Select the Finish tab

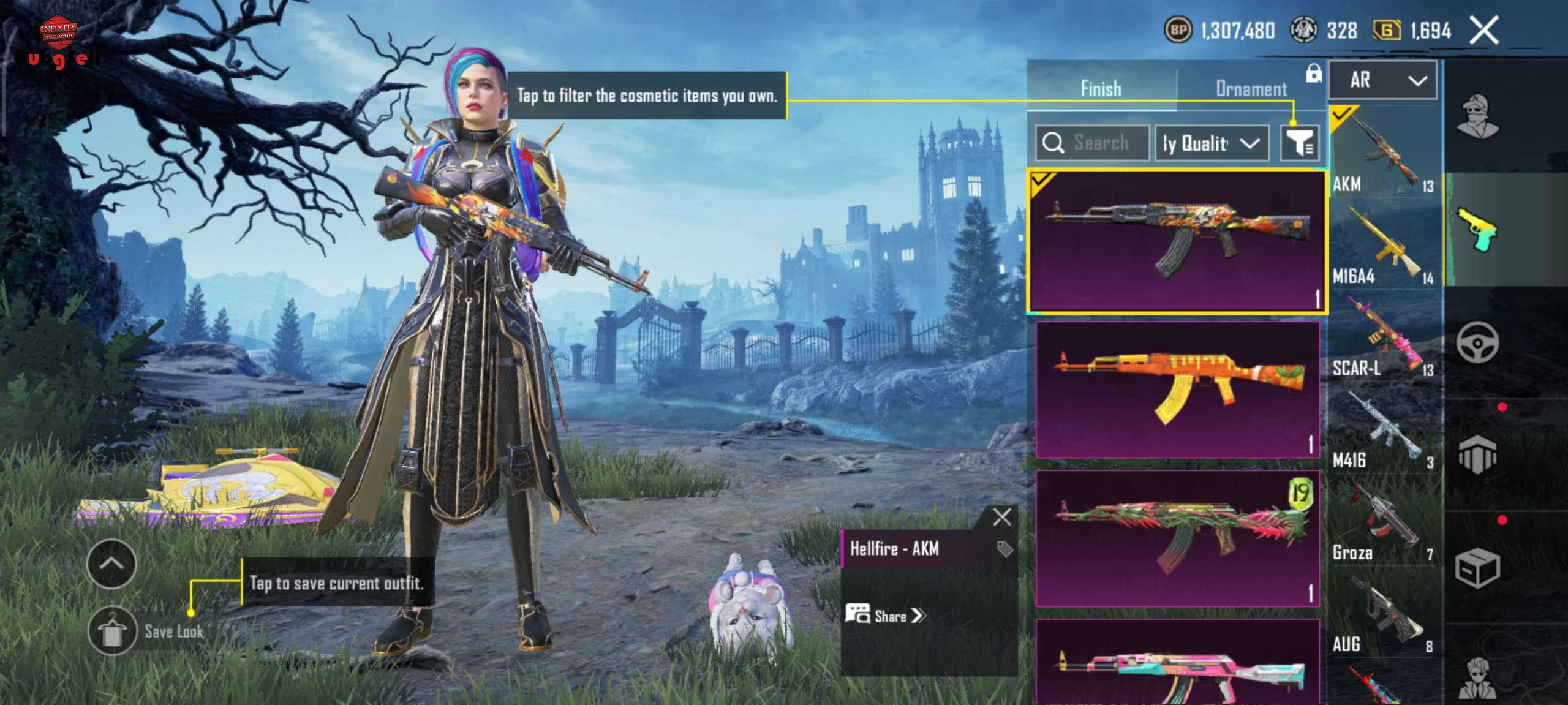[1101, 89]
